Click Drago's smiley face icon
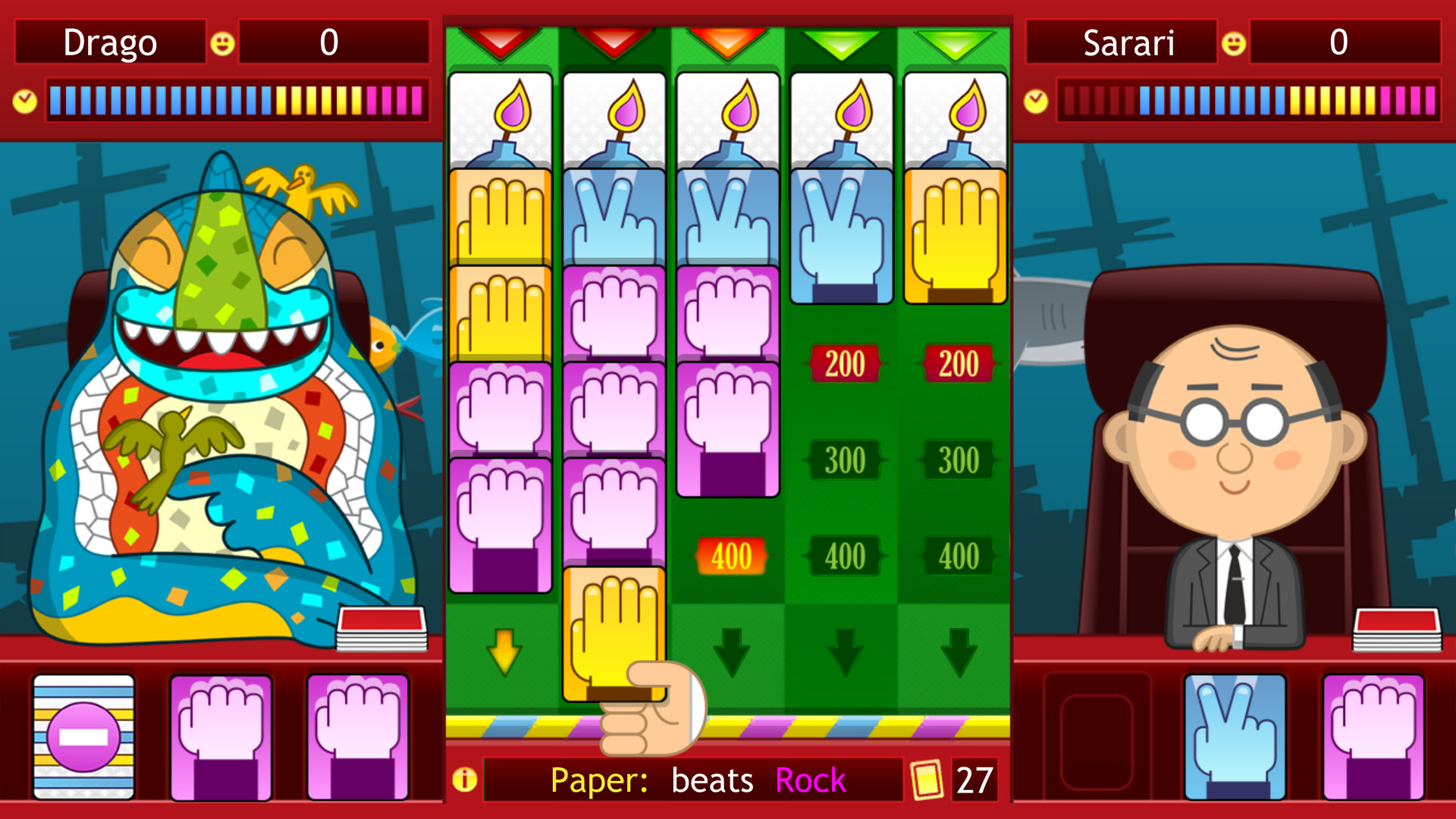1456x819 pixels. coord(222,43)
